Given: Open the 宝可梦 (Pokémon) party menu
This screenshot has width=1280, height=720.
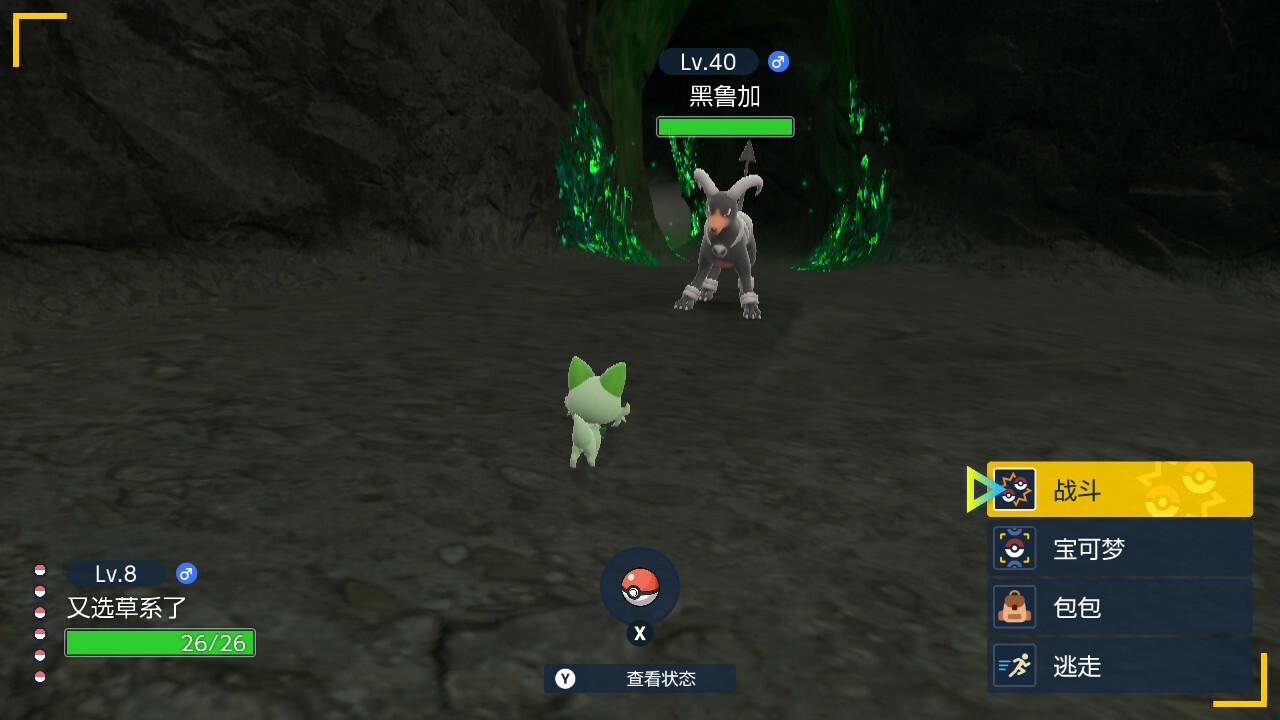Looking at the screenshot, I should pyautogui.click(x=1119, y=549).
